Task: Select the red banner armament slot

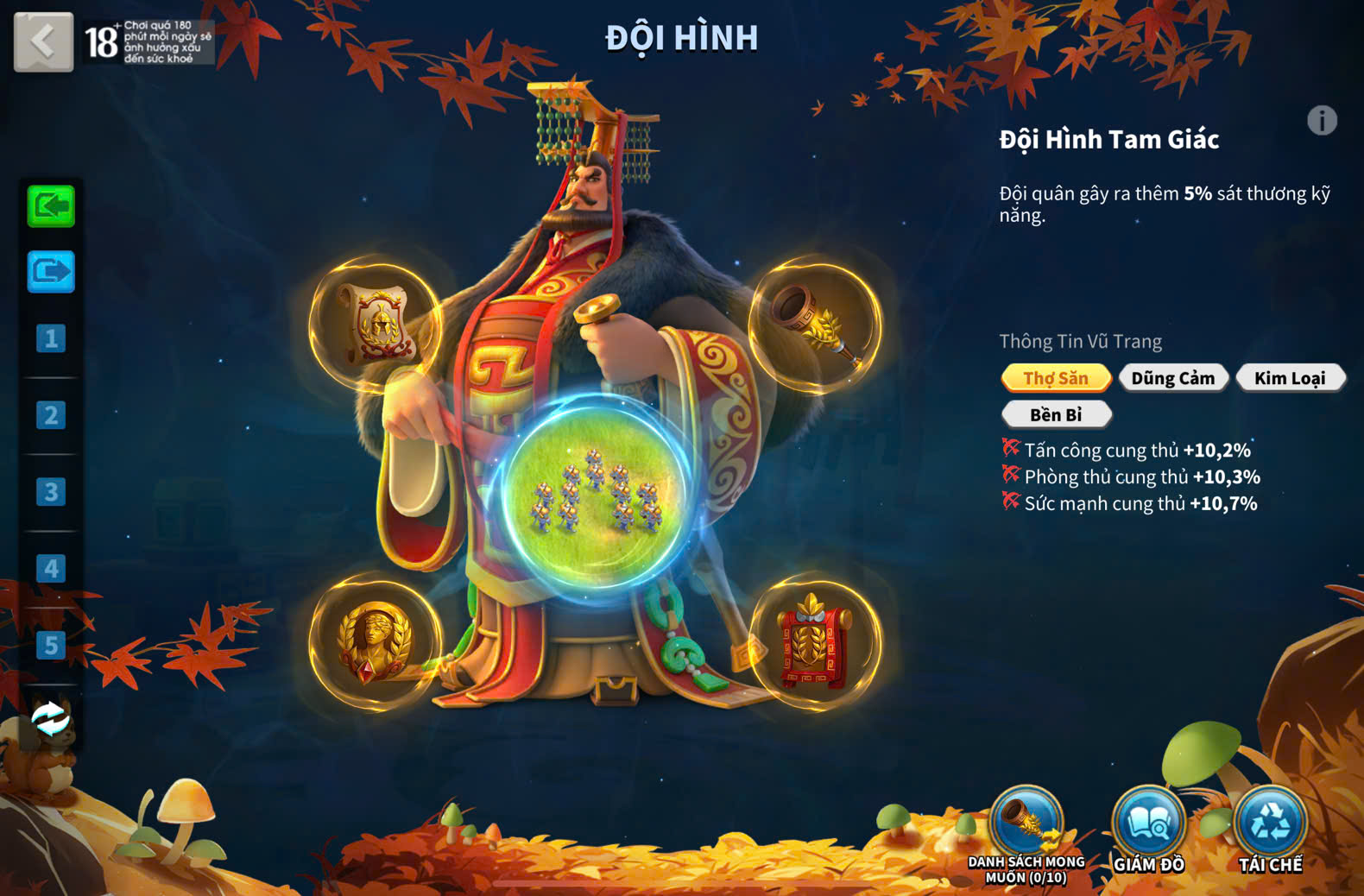Action: pos(815,642)
